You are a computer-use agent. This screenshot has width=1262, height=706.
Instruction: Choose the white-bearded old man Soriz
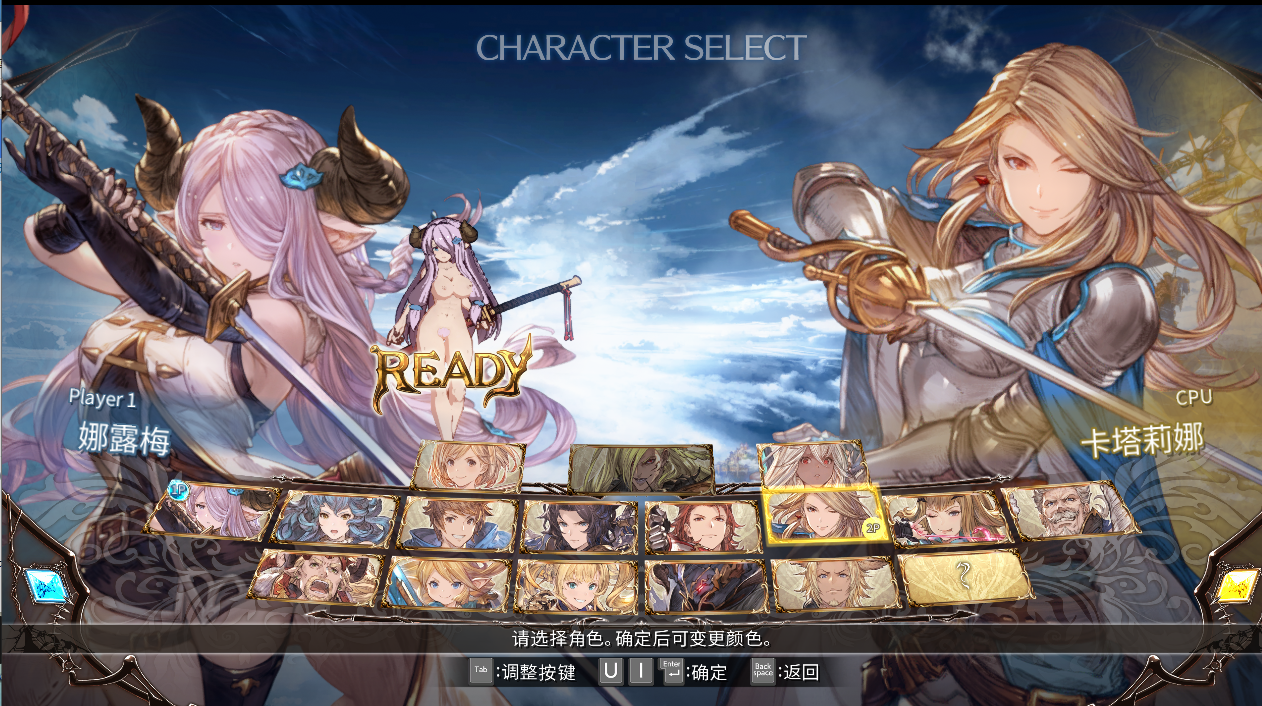pos(1071,511)
